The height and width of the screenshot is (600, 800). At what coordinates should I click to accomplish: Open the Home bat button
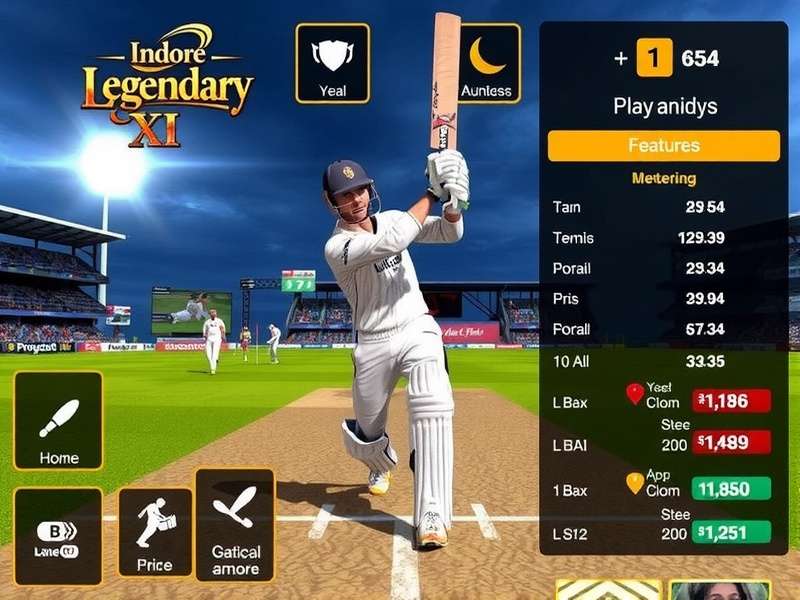click(58, 421)
